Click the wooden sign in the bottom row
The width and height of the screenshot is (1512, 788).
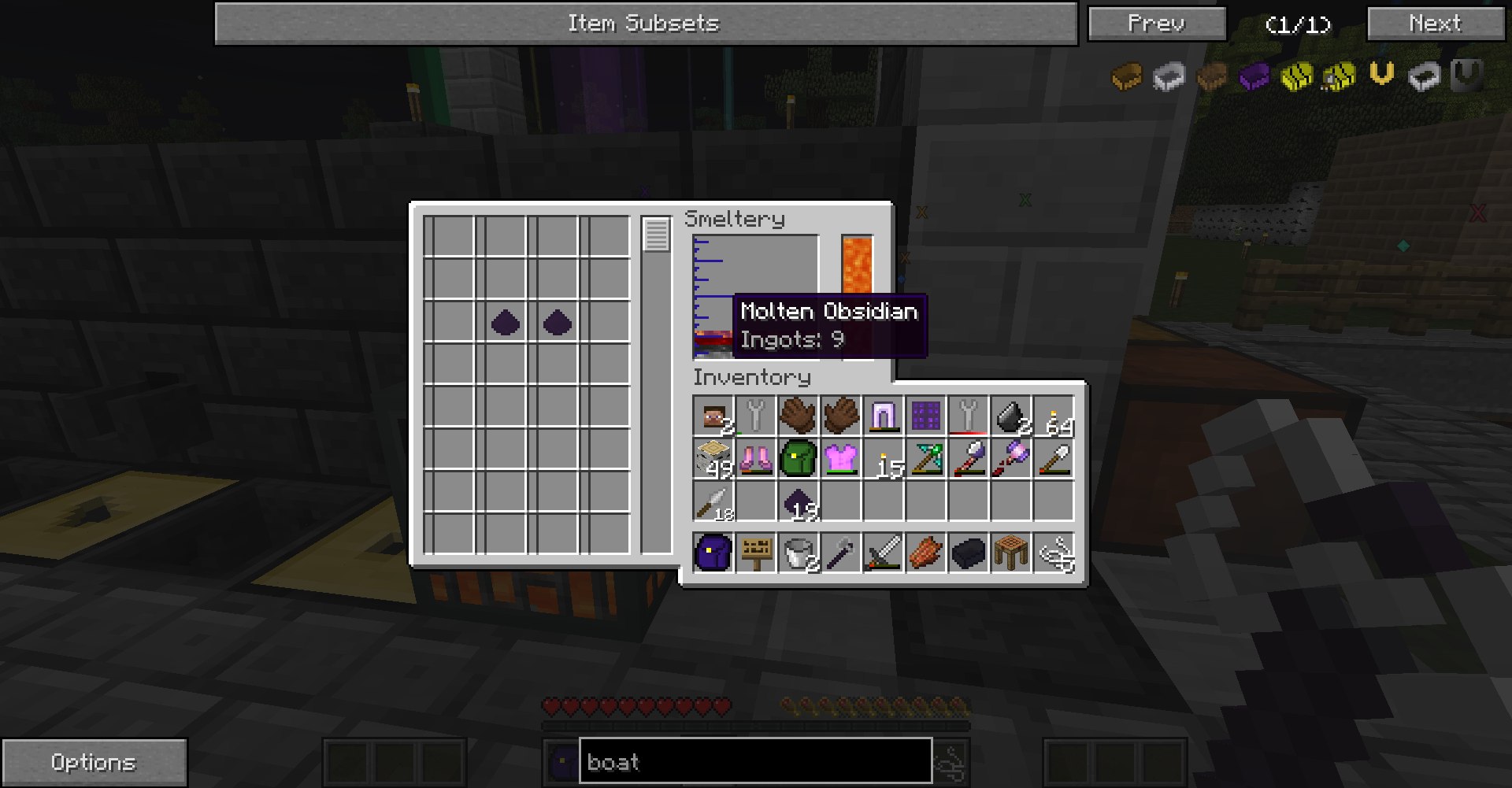[x=756, y=551]
